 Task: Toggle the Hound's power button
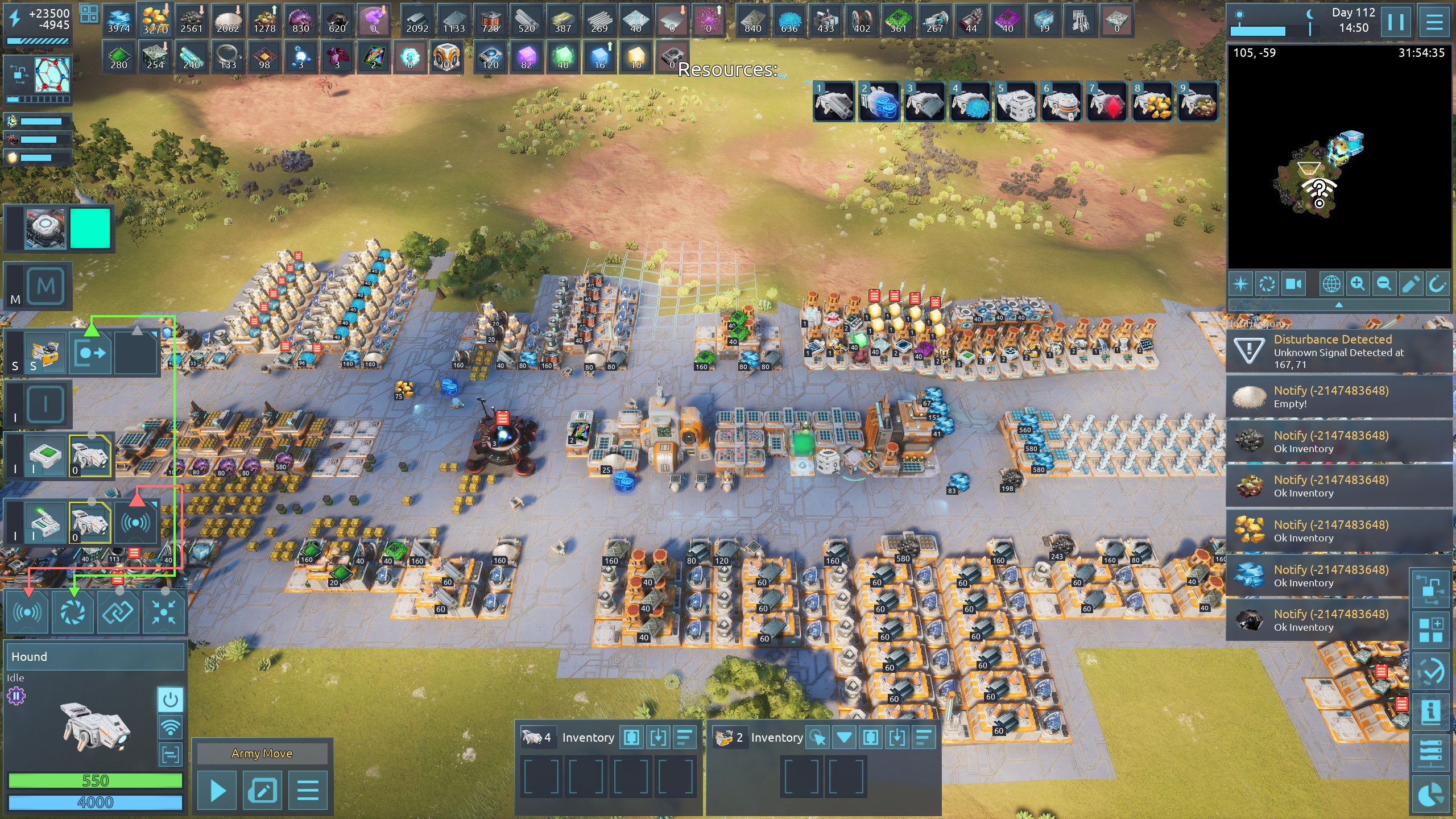pyautogui.click(x=170, y=700)
